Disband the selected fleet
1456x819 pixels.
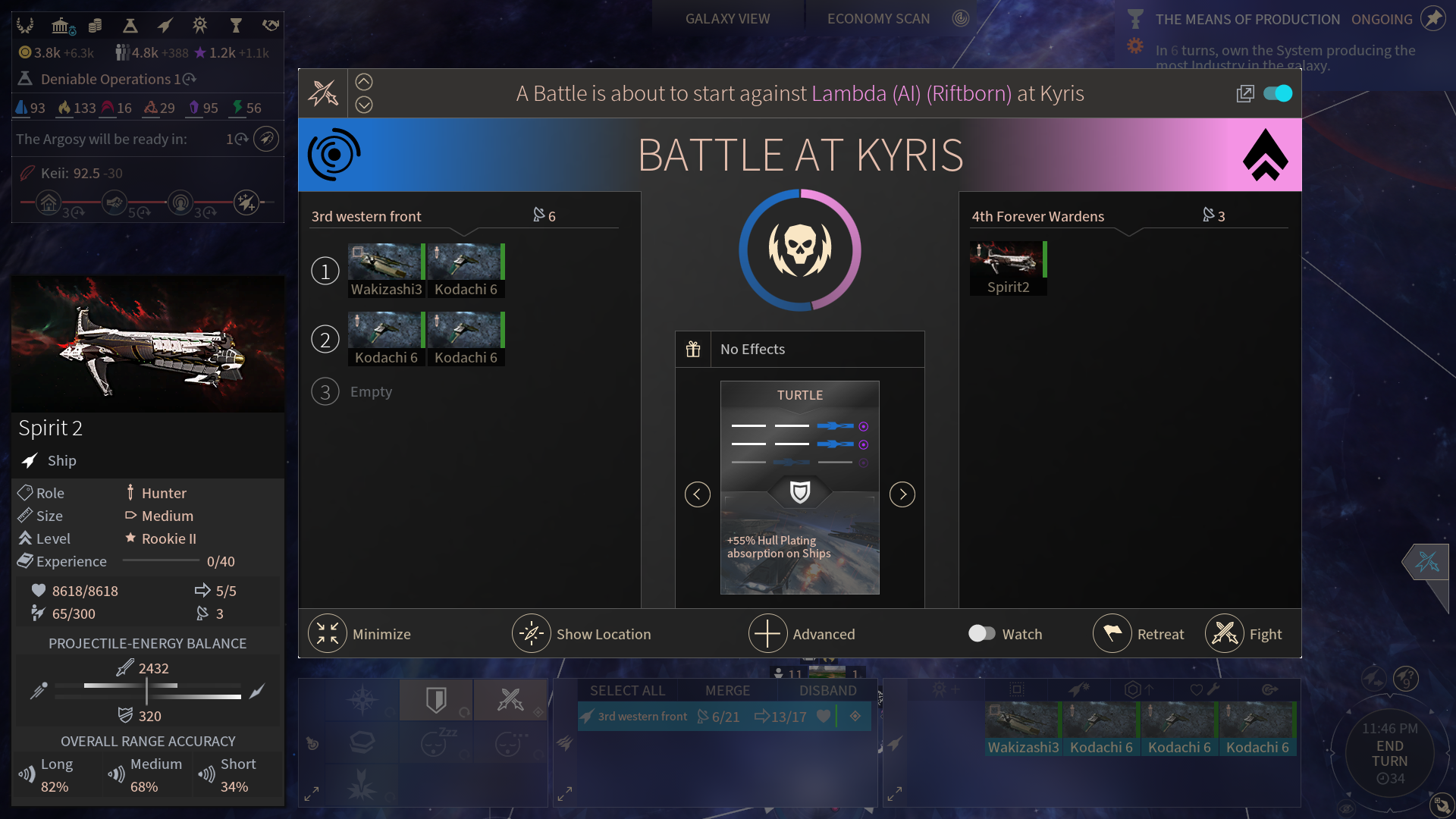(827, 691)
